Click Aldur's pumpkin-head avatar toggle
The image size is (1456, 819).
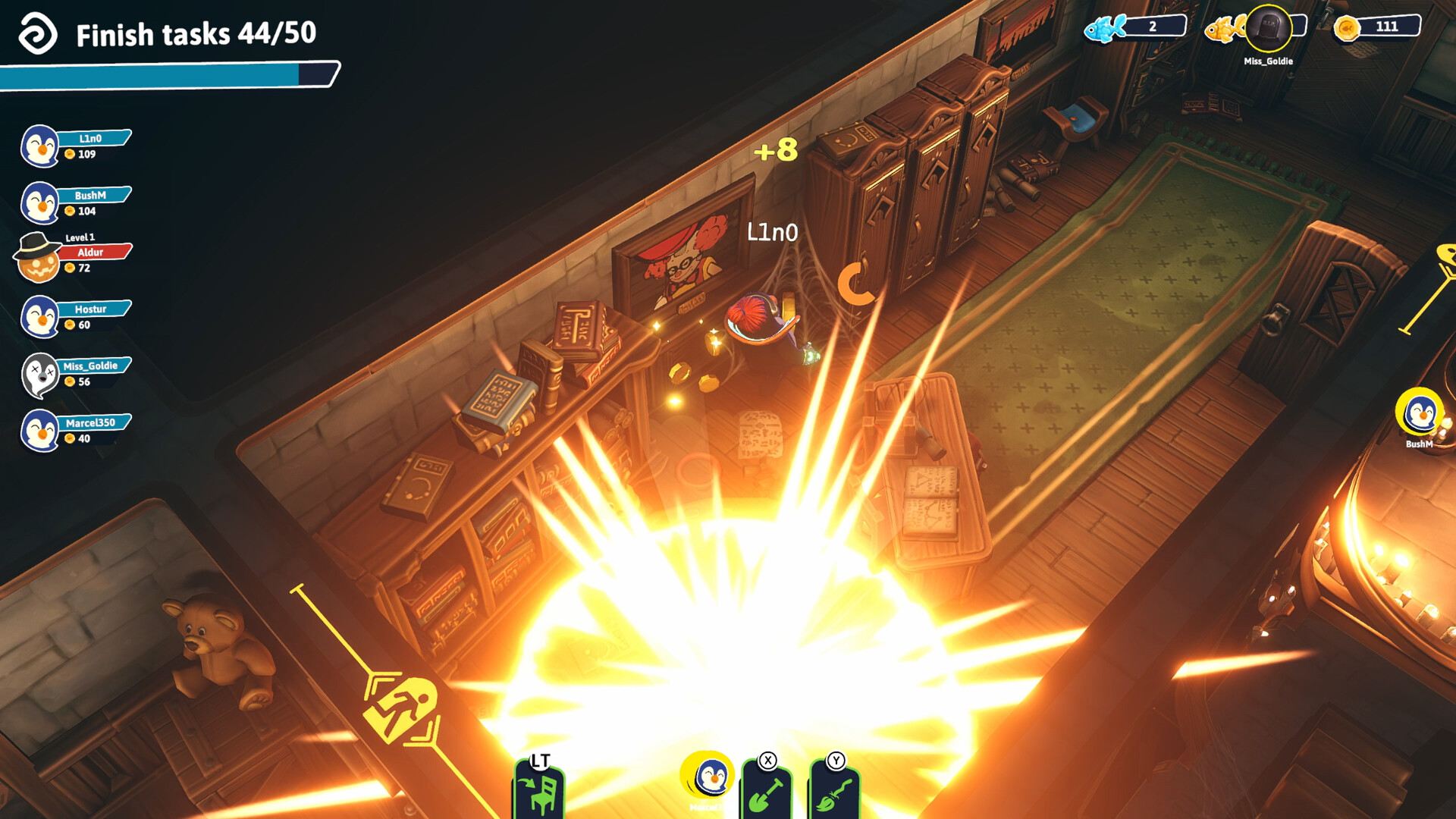pos(36,259)
